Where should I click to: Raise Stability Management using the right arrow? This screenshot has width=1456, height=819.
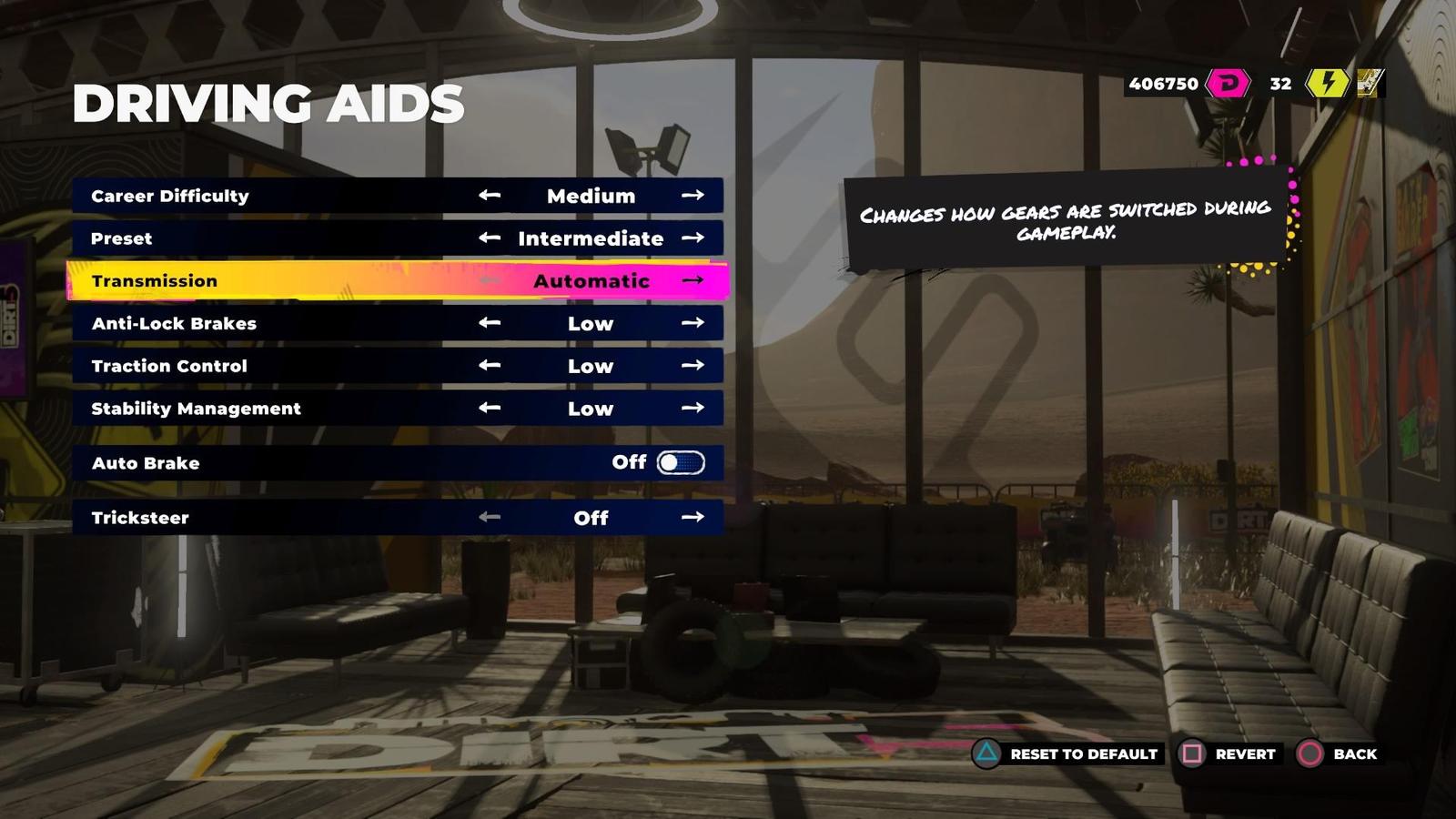(694, 409)
